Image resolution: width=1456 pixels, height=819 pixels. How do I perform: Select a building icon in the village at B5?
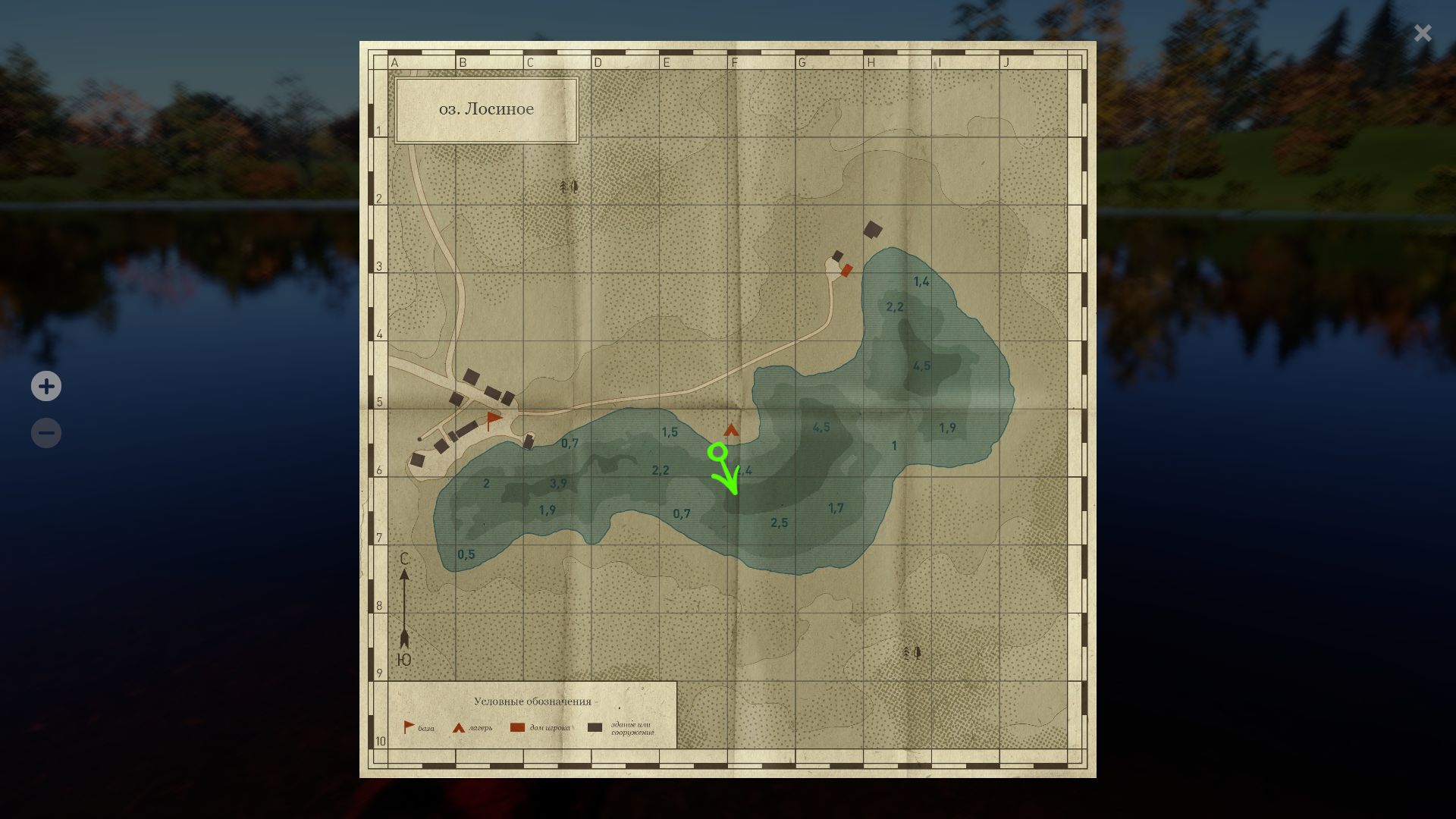472,375
